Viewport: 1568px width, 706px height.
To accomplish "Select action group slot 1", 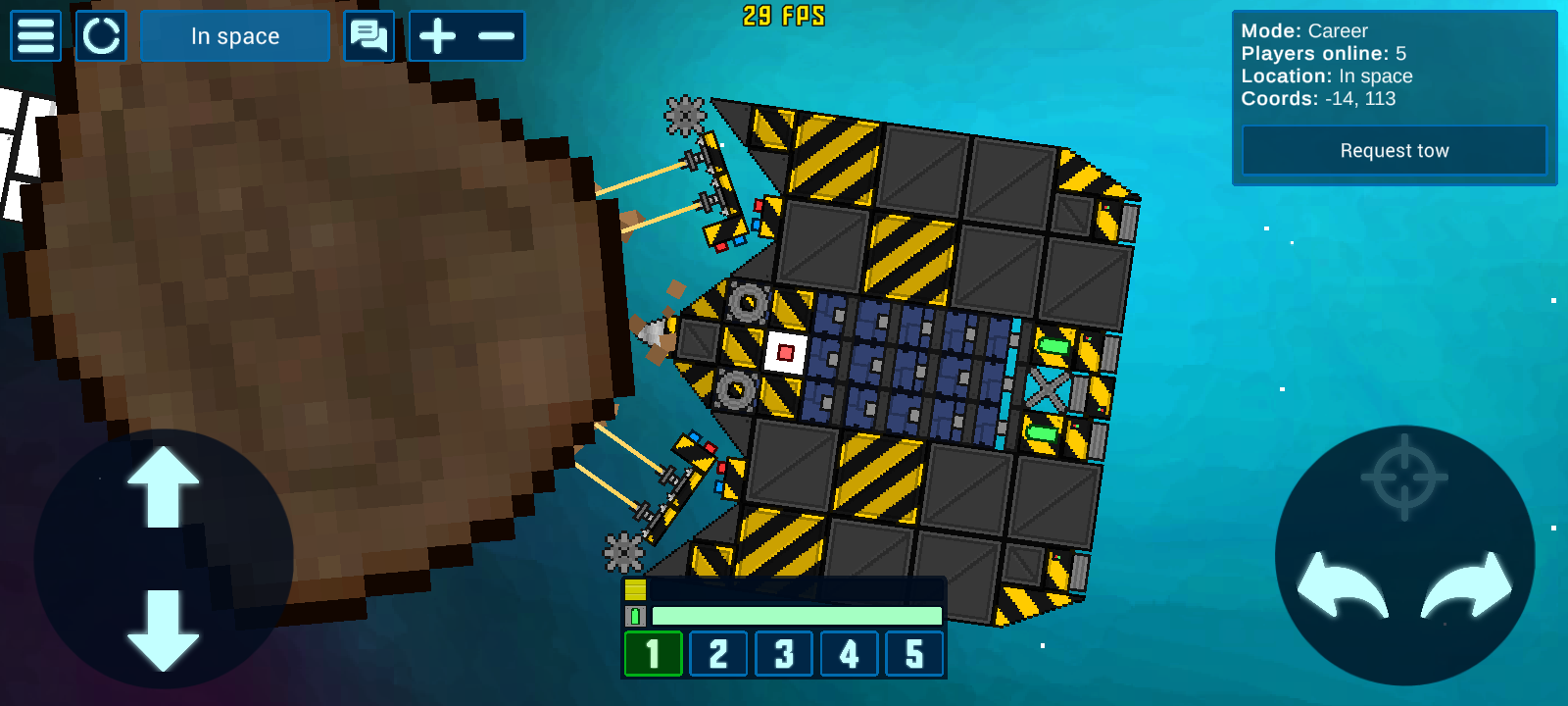I will [x=653, y=654].
